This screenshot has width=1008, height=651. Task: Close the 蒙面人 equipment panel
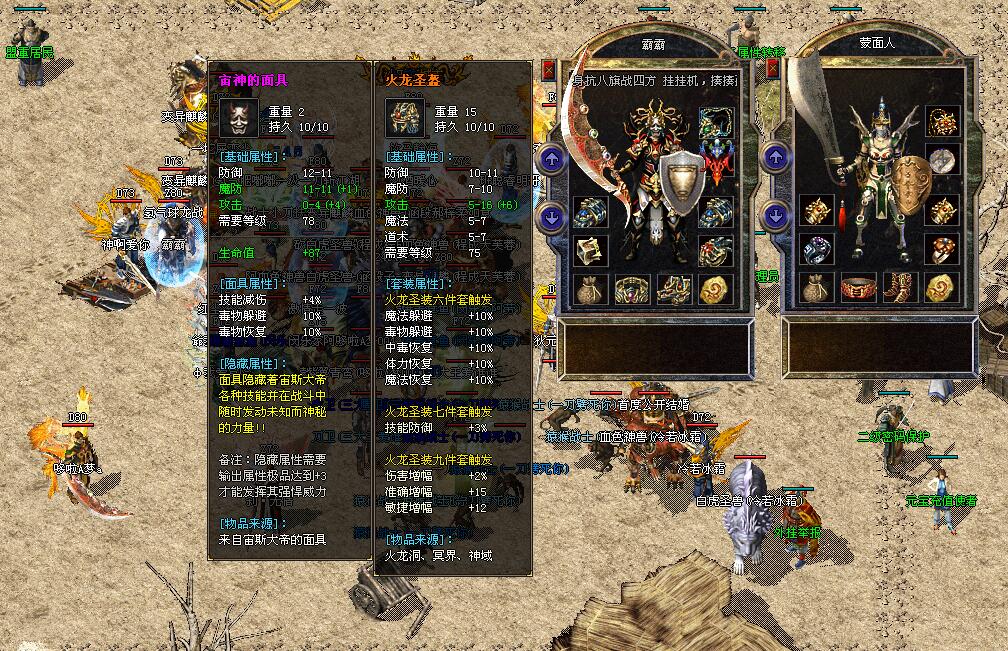click(x=773, y=70)
